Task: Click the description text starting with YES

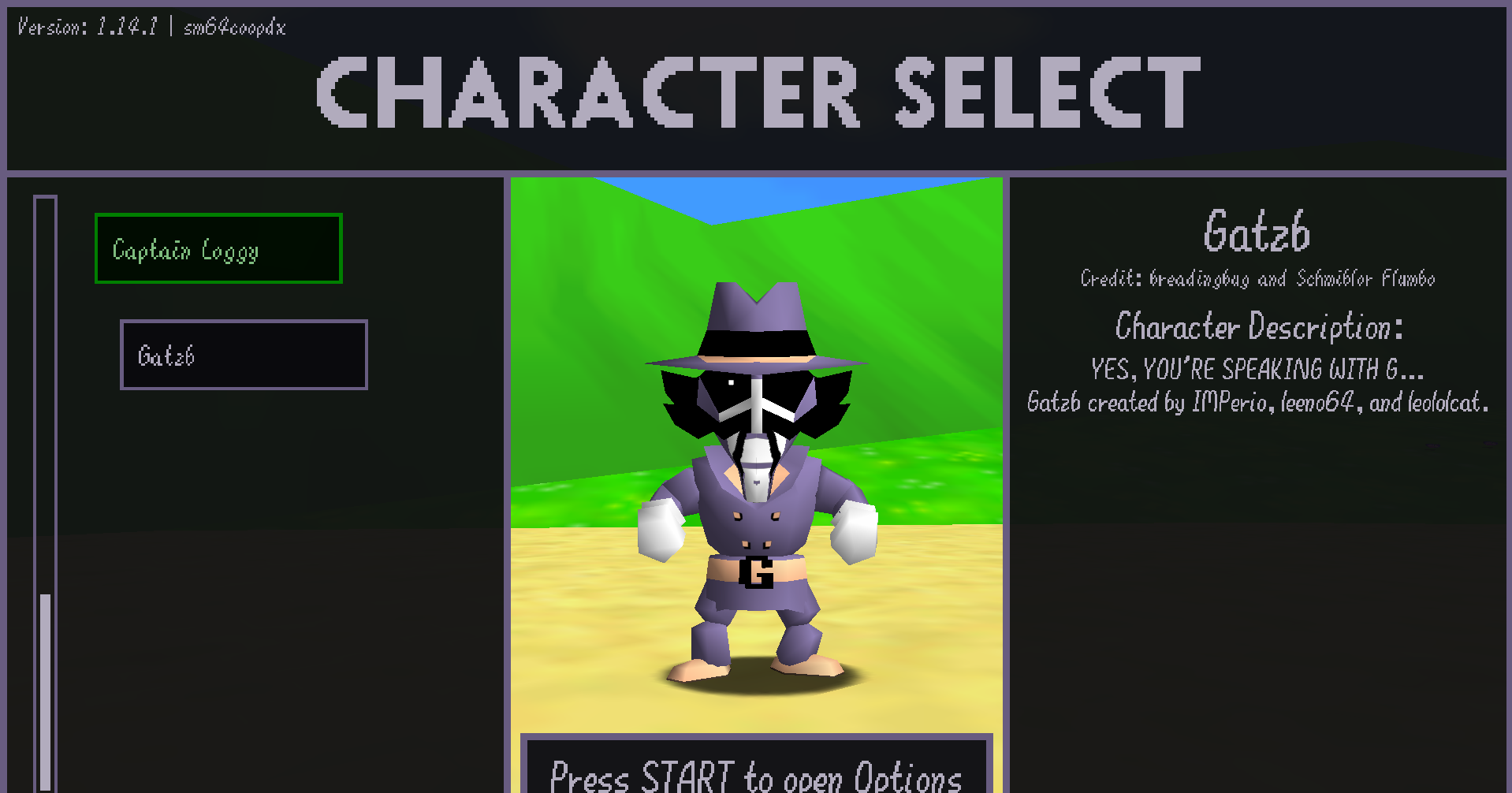Action: (1255, 369)
